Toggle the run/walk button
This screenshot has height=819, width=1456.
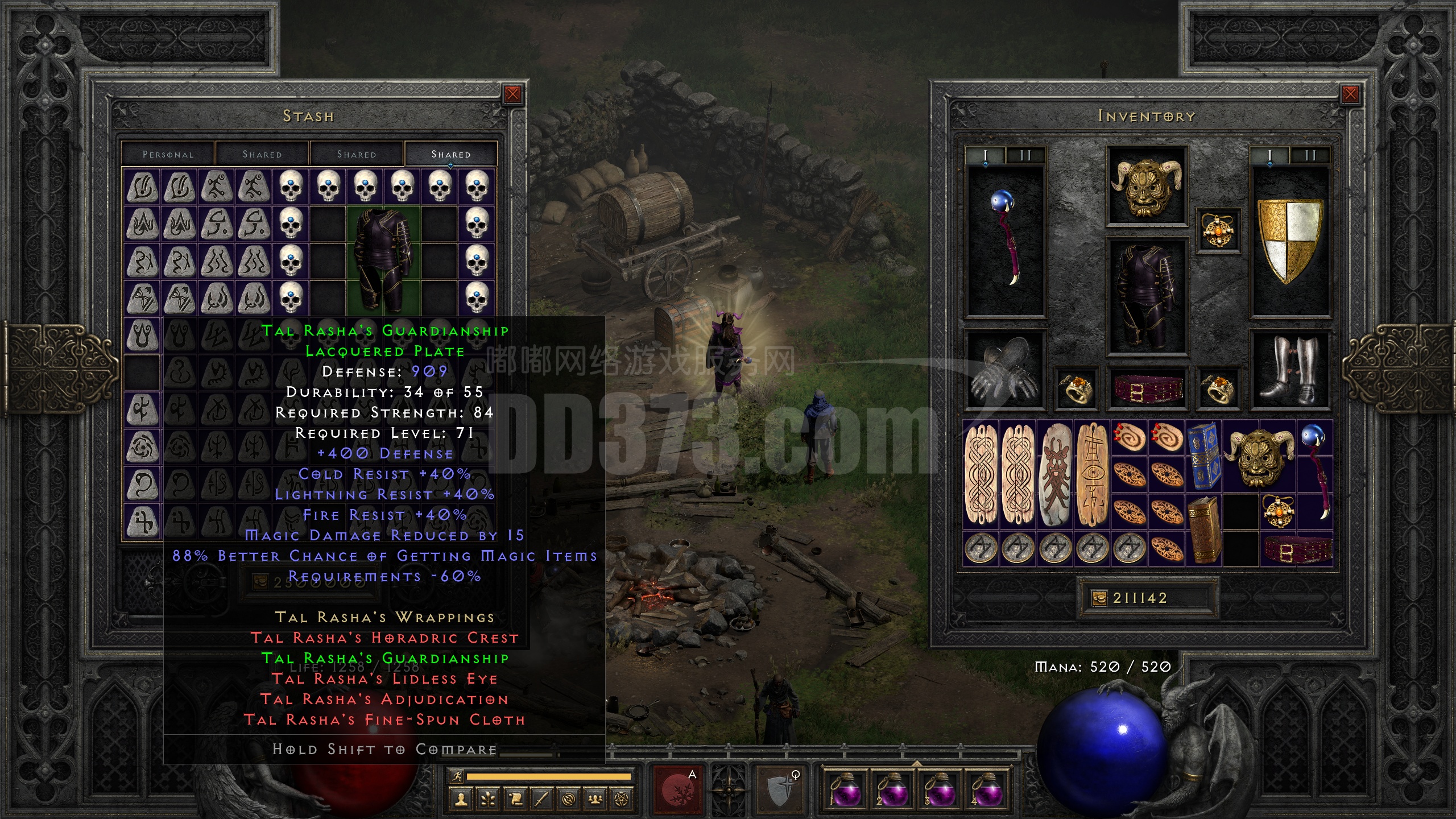457,776
